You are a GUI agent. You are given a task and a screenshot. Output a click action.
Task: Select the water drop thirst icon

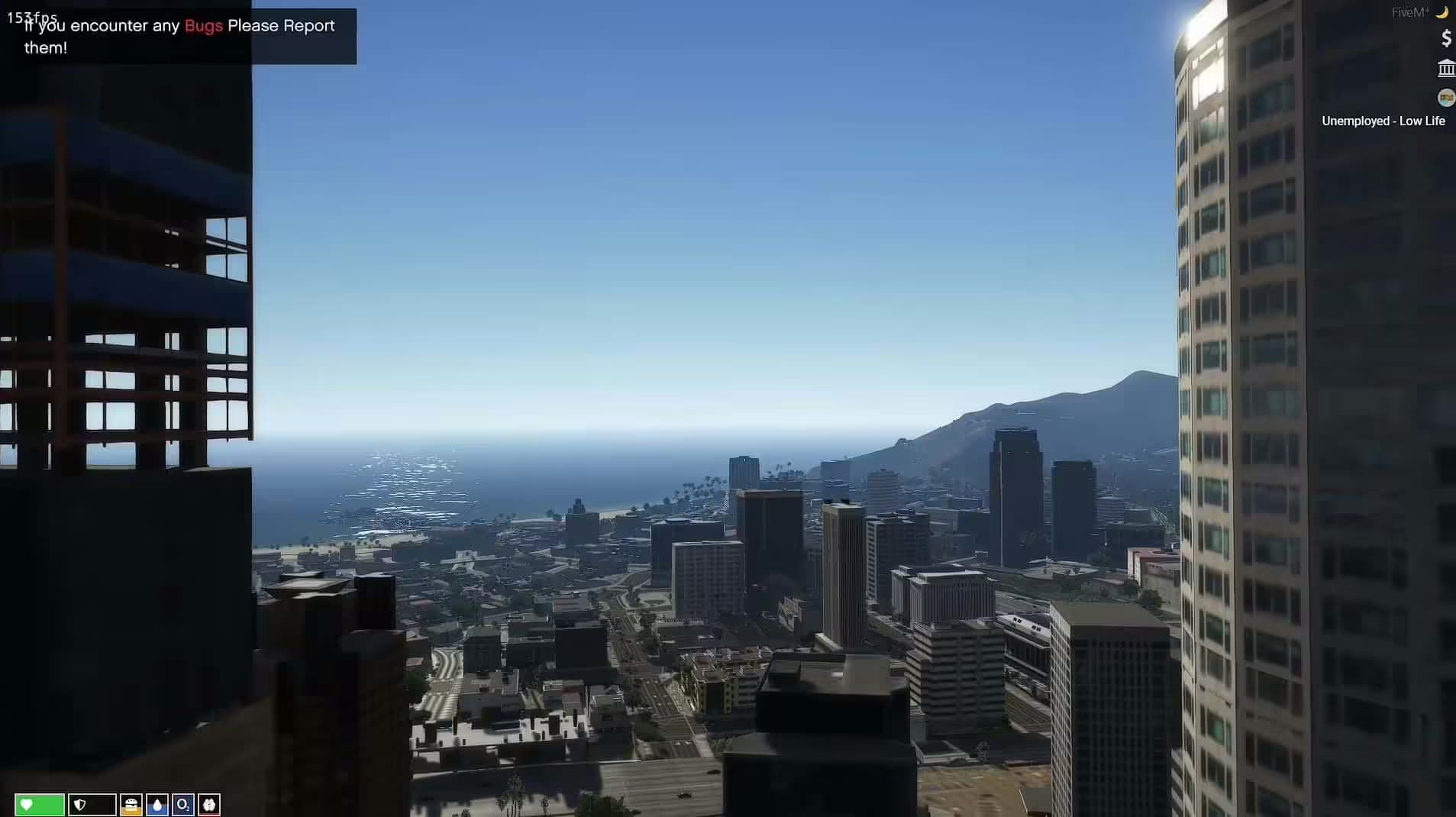coord(157,805)
